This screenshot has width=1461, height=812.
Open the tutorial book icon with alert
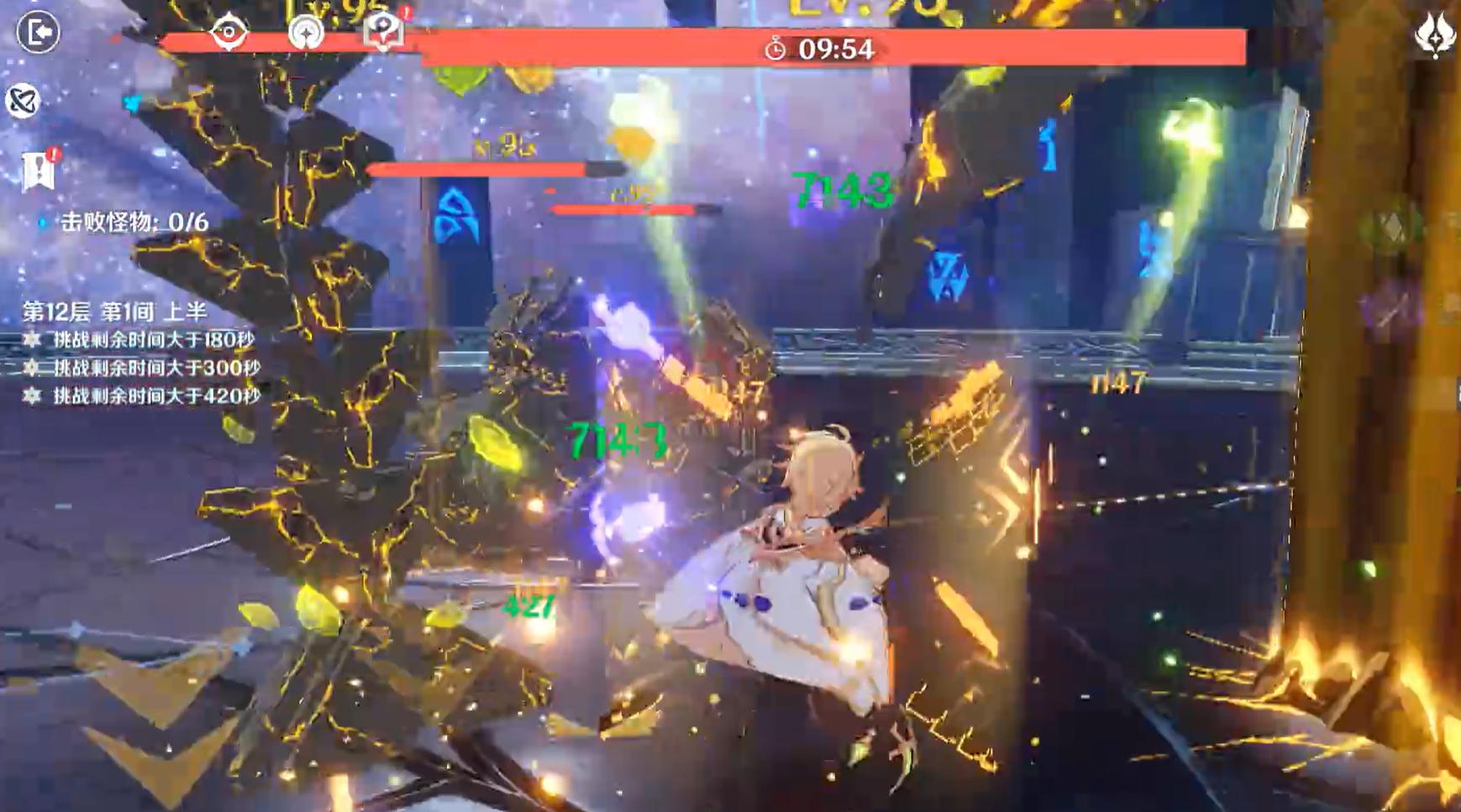click(x=384, y=31)
